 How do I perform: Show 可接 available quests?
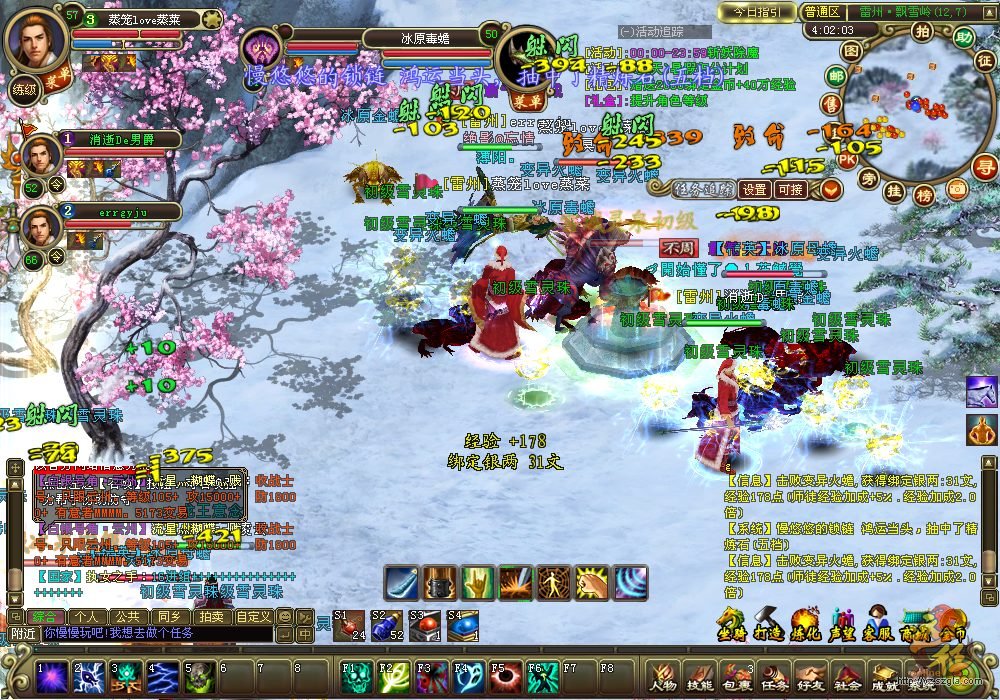790,189
